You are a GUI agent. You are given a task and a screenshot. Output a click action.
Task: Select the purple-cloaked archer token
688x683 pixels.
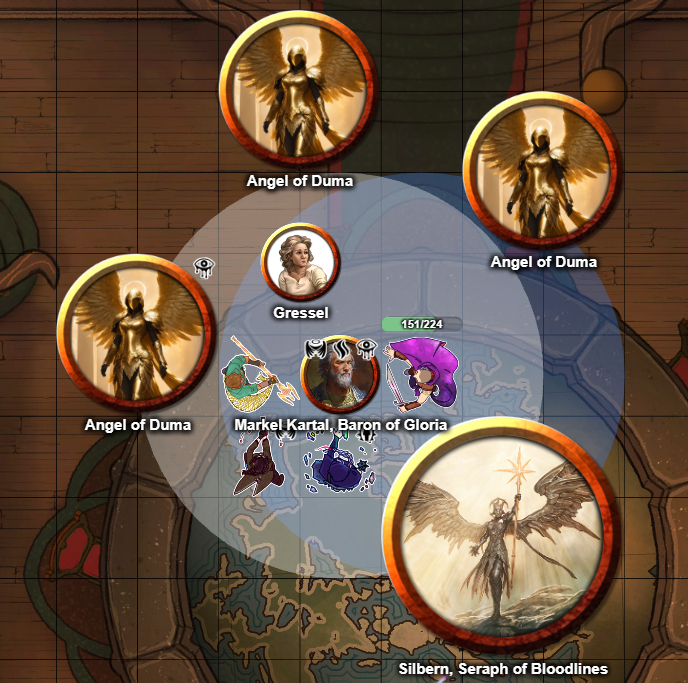(422, 373)
